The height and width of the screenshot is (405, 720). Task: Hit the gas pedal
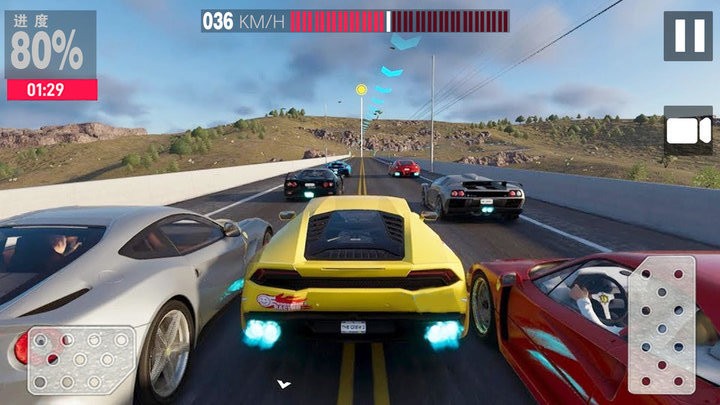pos(661,324)
